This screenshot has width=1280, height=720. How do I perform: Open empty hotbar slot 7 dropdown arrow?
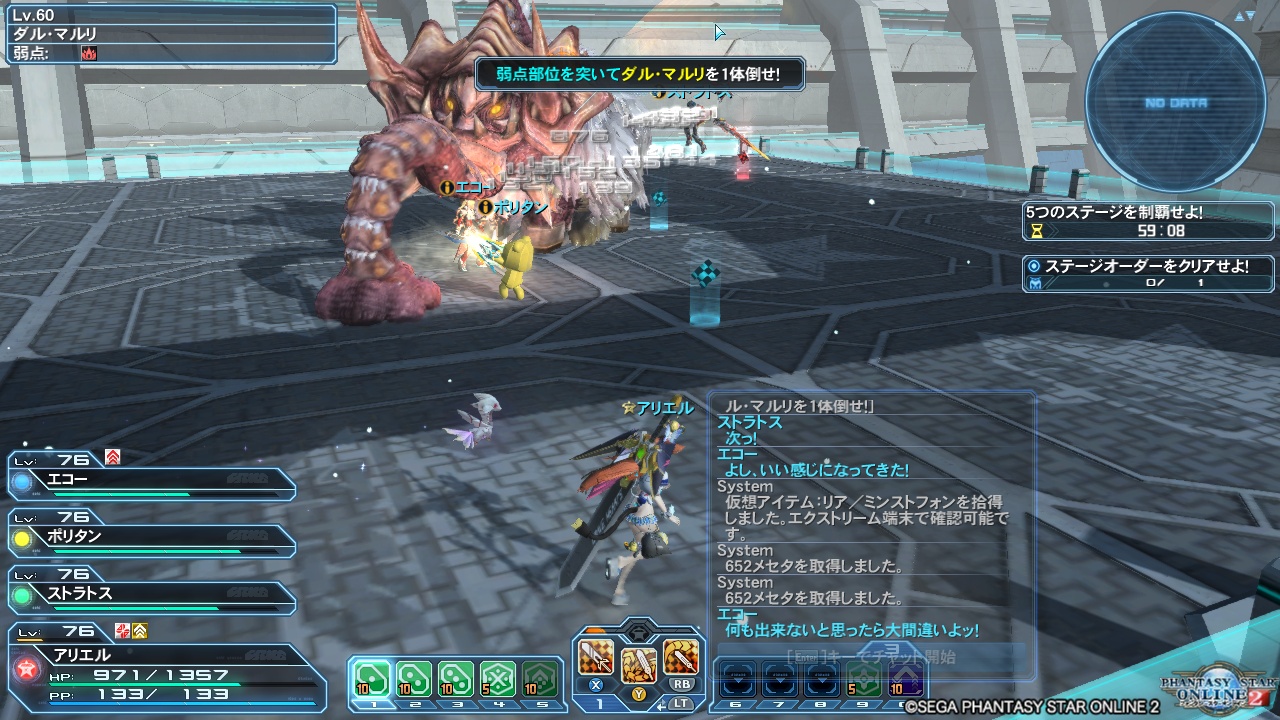pos(780,679)
